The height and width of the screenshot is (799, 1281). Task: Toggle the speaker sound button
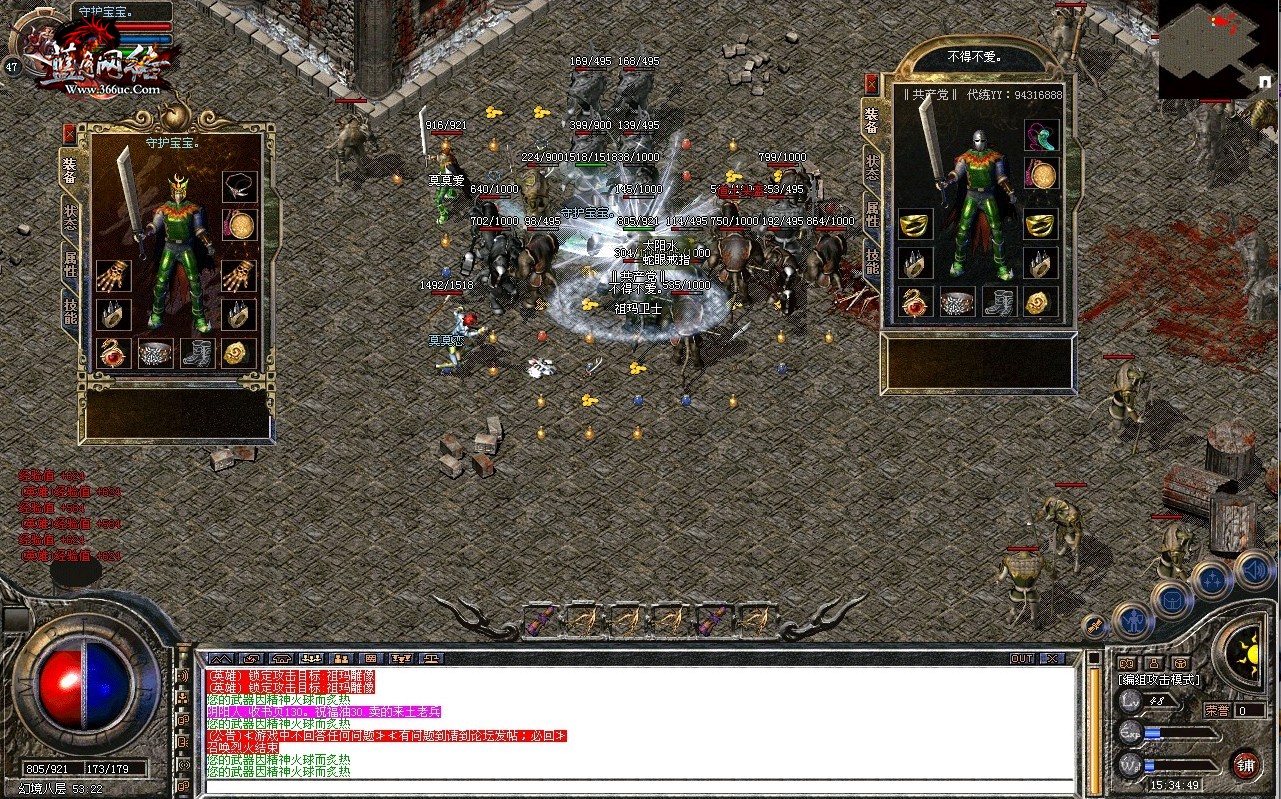[1253, 570]
